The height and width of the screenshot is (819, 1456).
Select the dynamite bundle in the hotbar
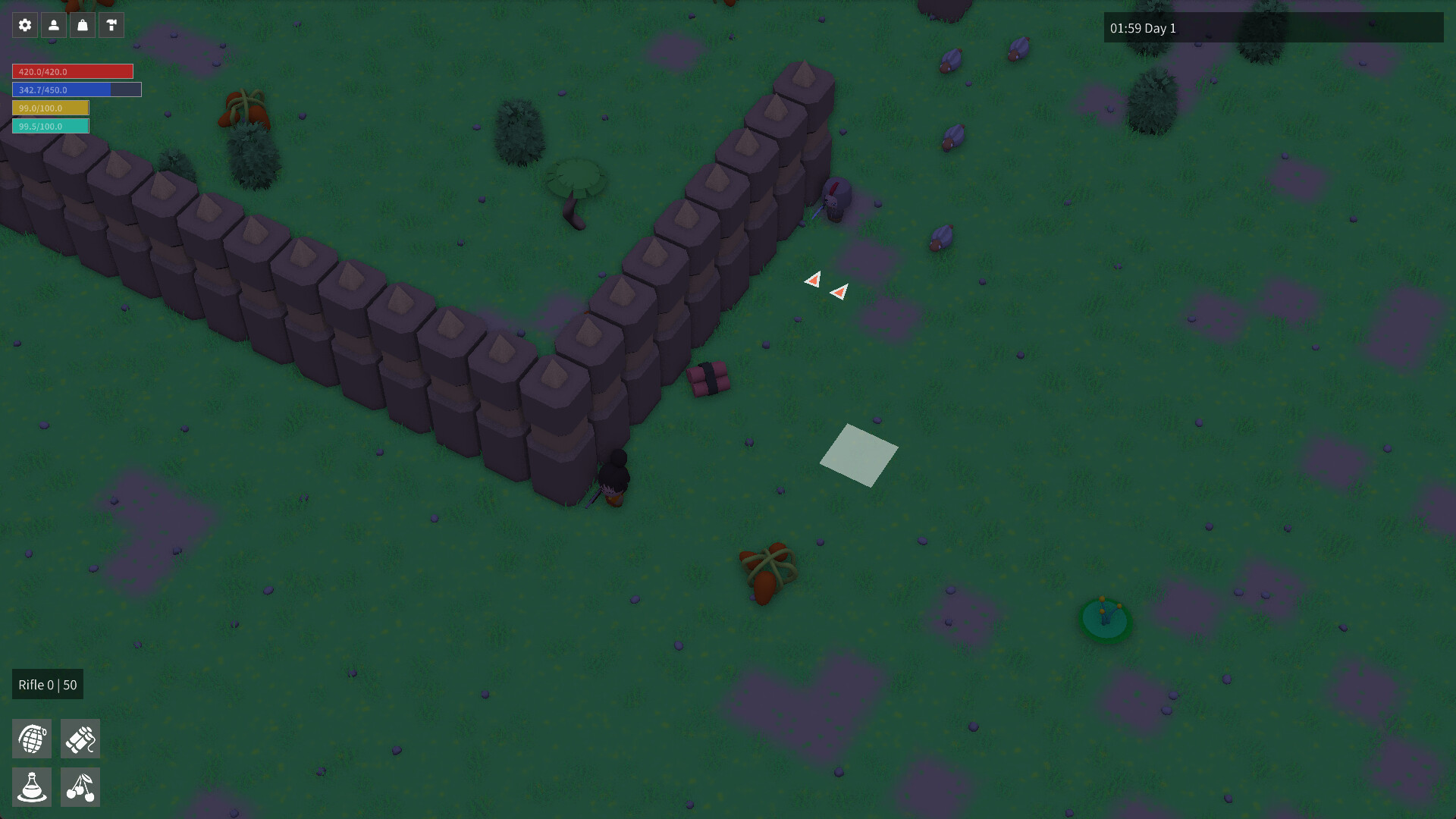coord(80,738)
